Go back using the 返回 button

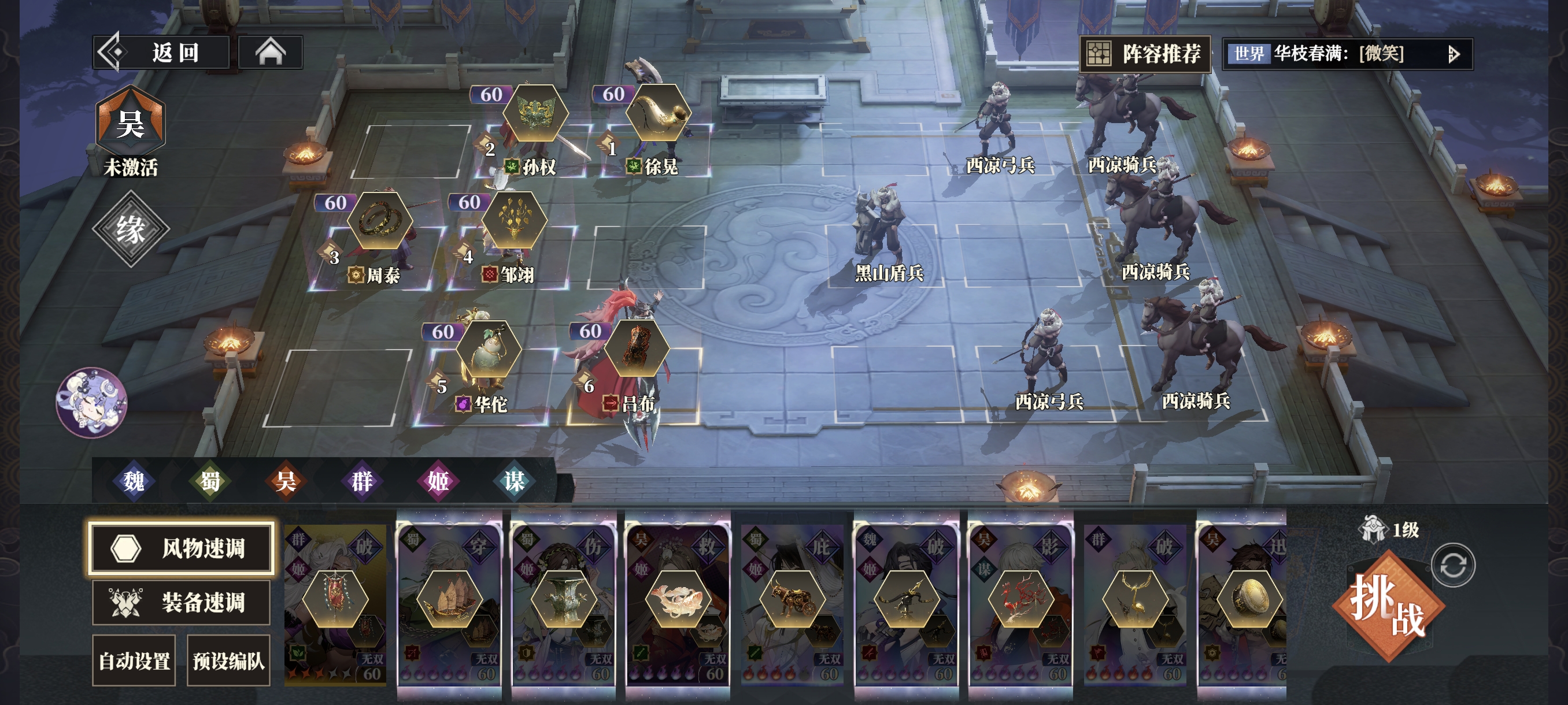tap(161, 53)
